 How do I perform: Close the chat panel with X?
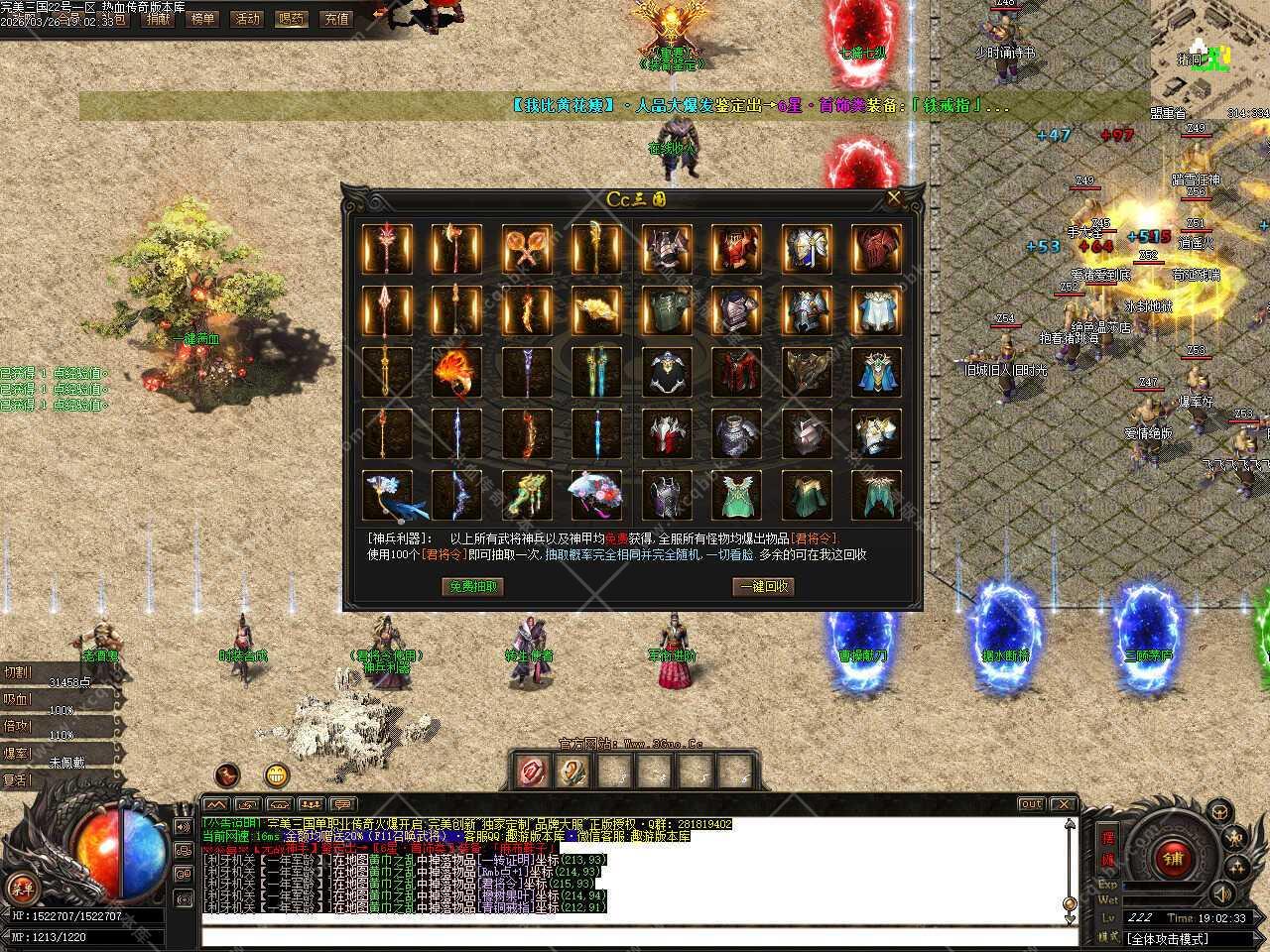tap(1063, 803)
